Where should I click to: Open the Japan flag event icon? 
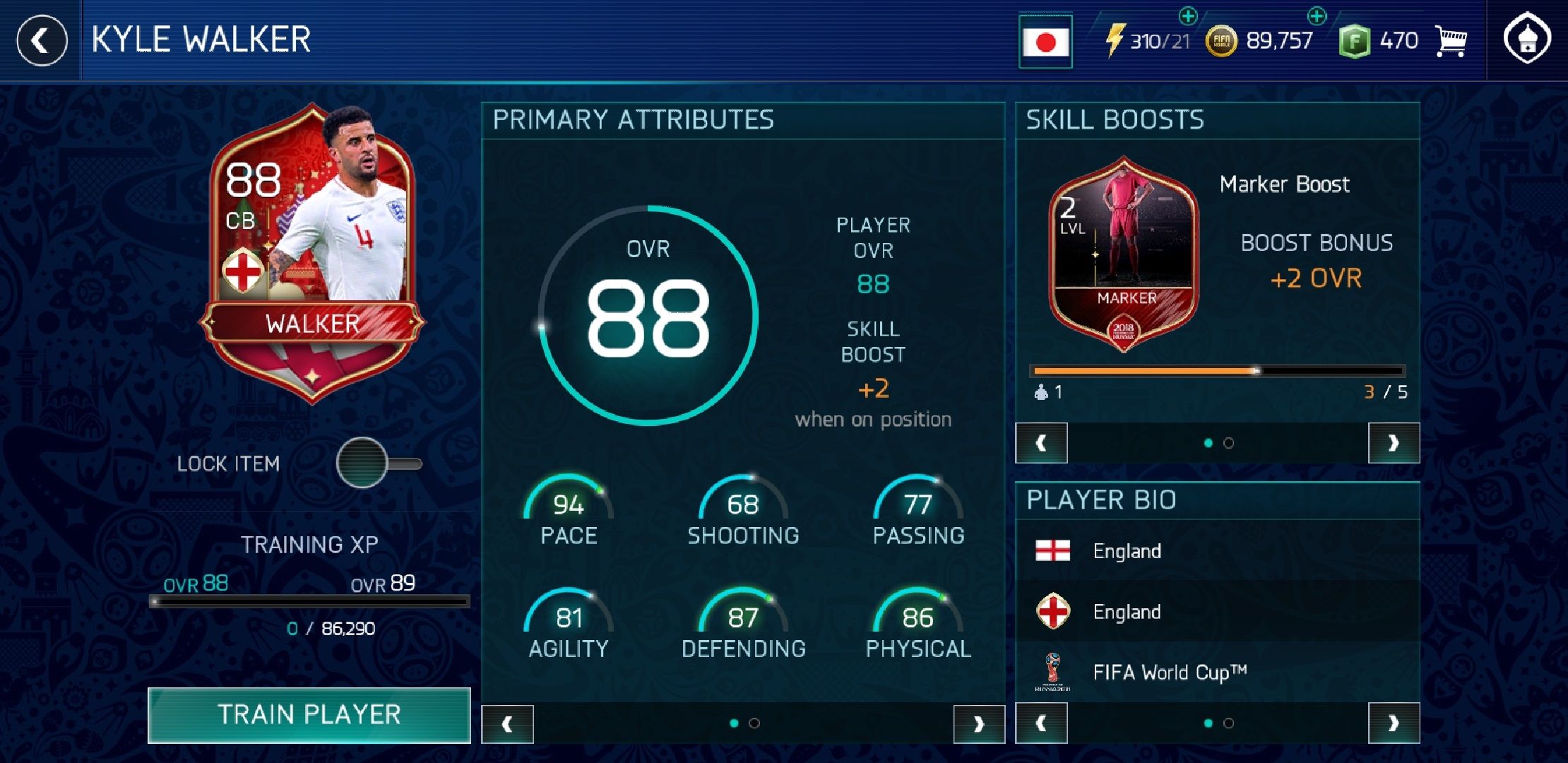(1045, 40)
